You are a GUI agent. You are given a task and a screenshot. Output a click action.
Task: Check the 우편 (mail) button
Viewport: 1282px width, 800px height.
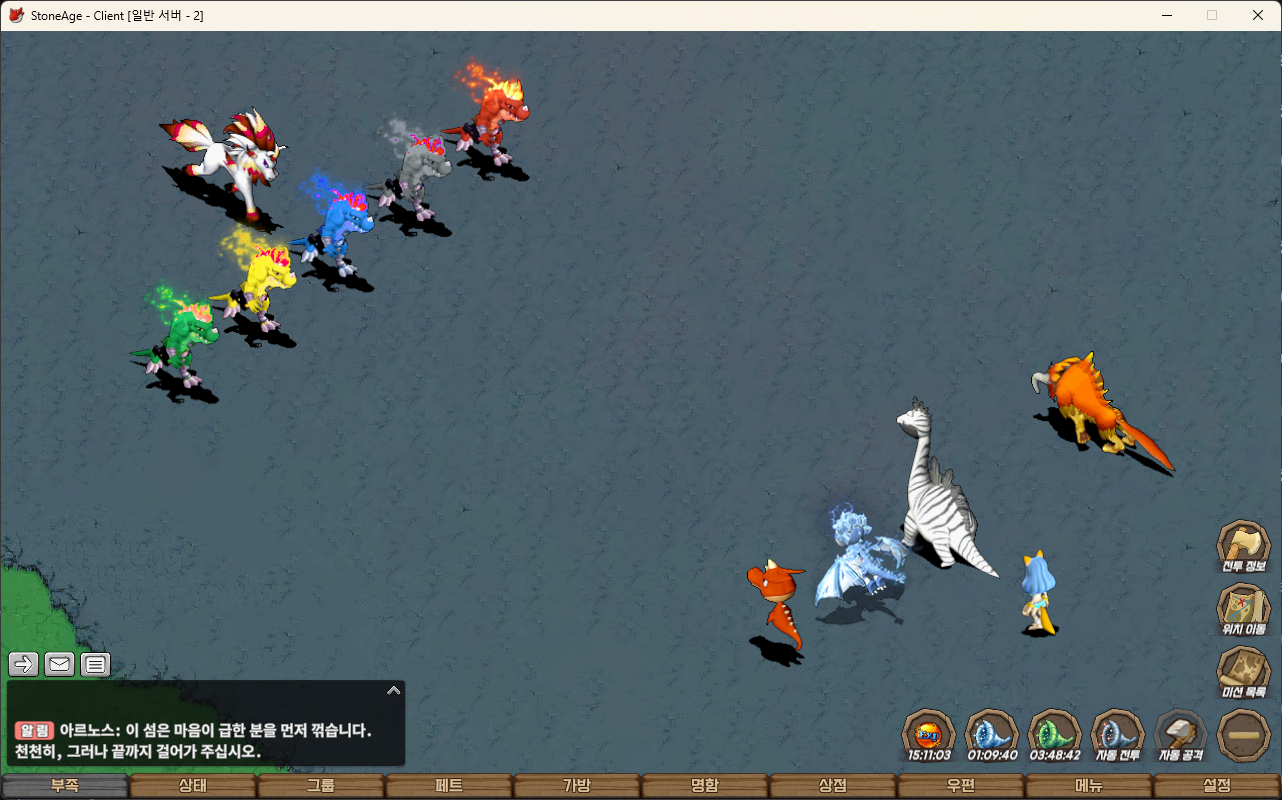tap(961, 786)
